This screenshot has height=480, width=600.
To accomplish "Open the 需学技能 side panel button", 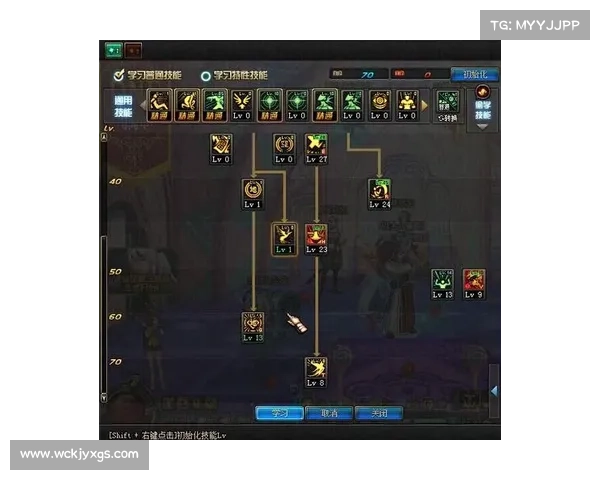I will pos(483,106).
